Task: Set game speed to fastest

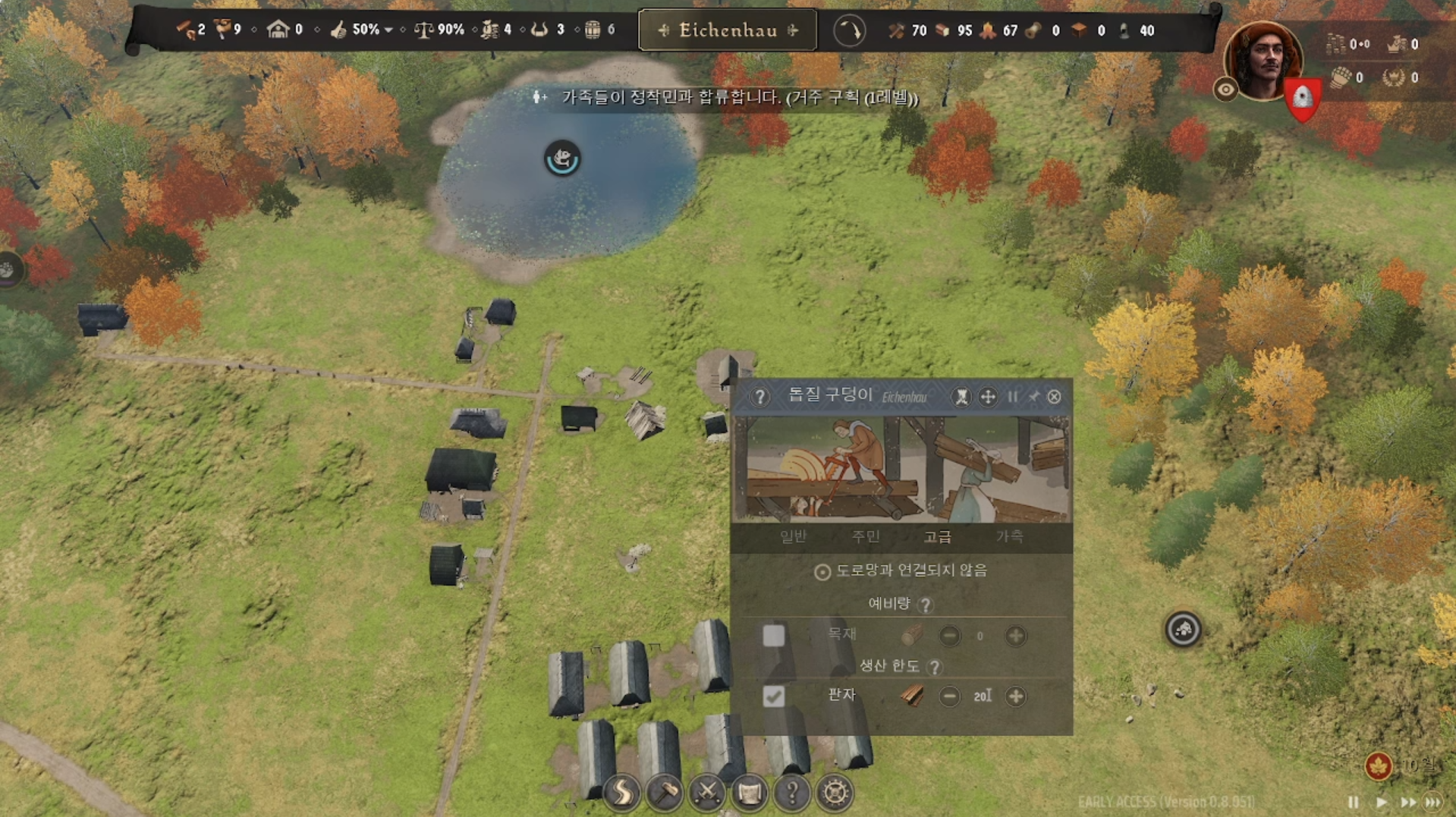Action: 1433,802
